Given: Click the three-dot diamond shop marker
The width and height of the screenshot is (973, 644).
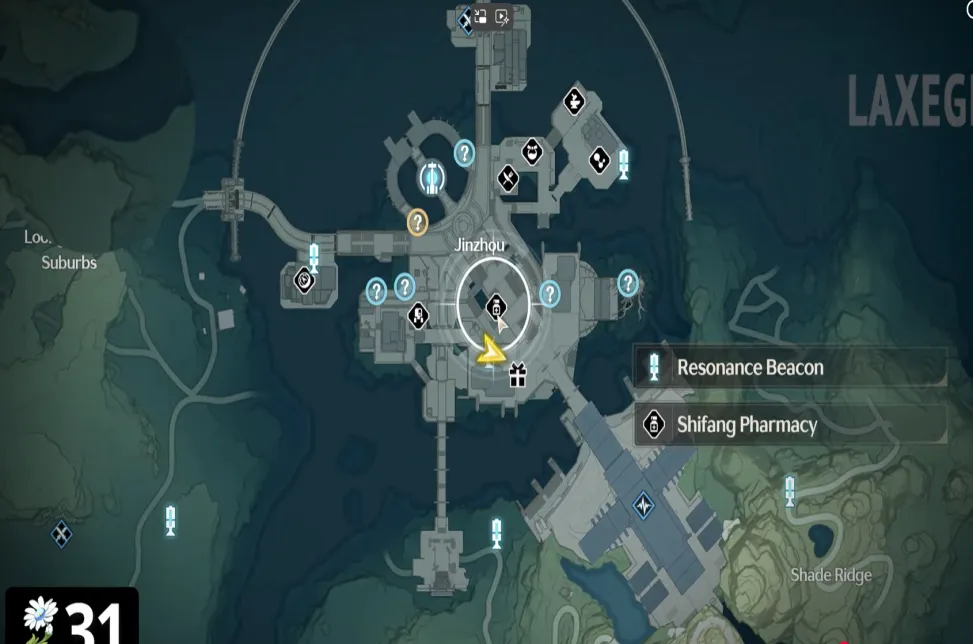Looking at the screenshot, I should (599, 159).
